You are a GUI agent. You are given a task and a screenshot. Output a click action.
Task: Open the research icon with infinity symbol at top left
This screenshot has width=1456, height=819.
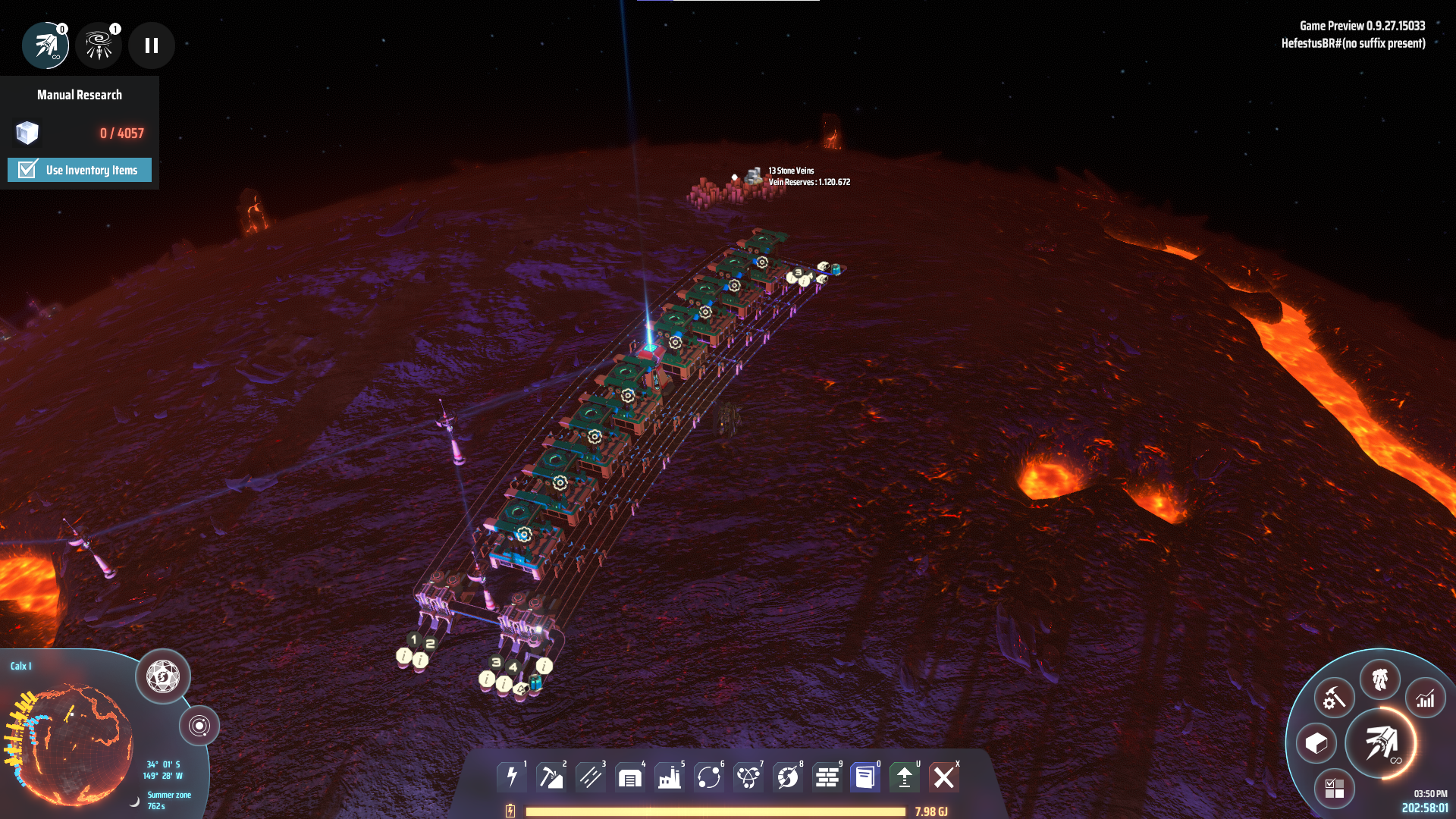click(x=45, y=45)
